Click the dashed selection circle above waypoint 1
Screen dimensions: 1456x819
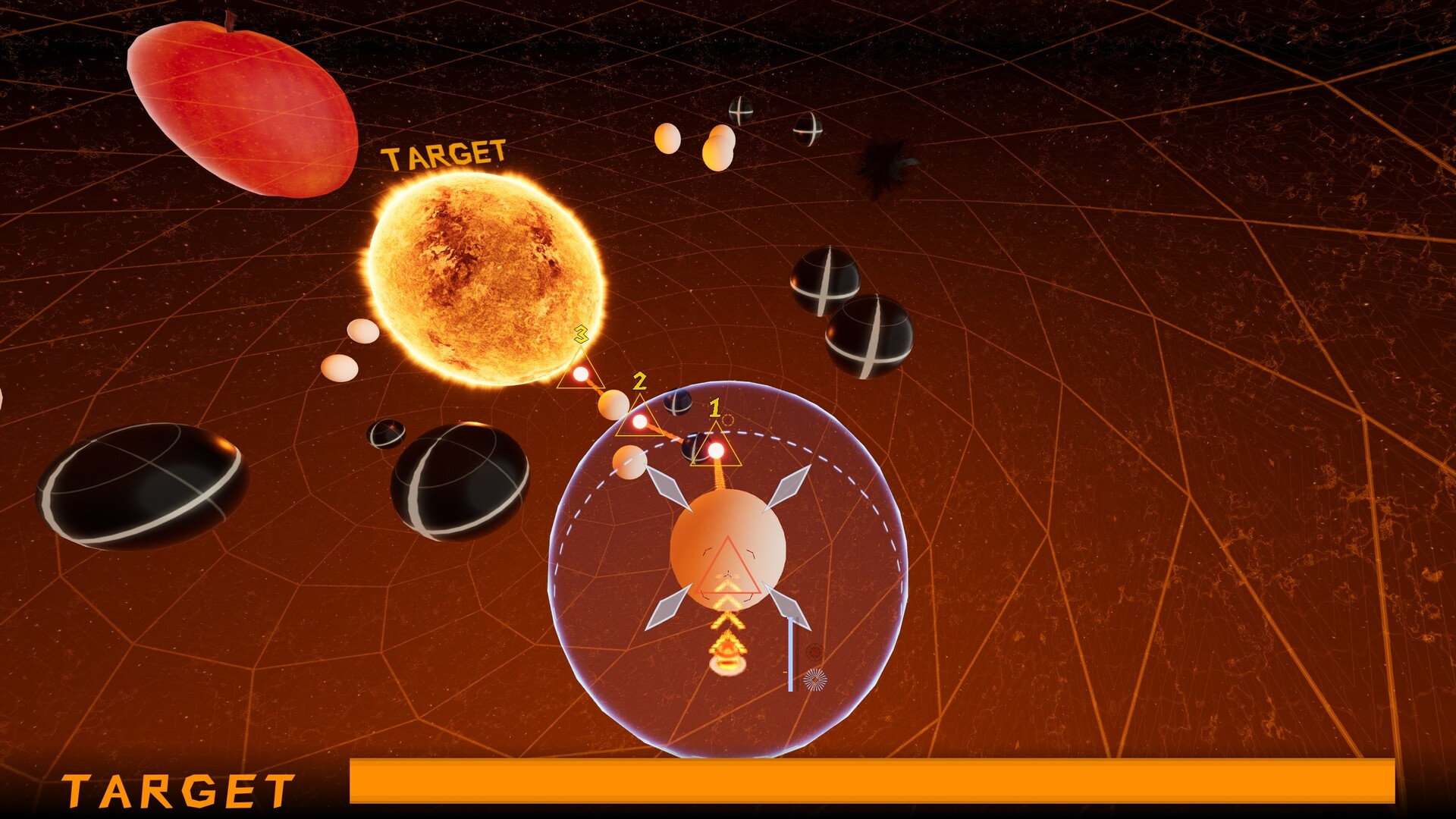click(x=726, y=419)
